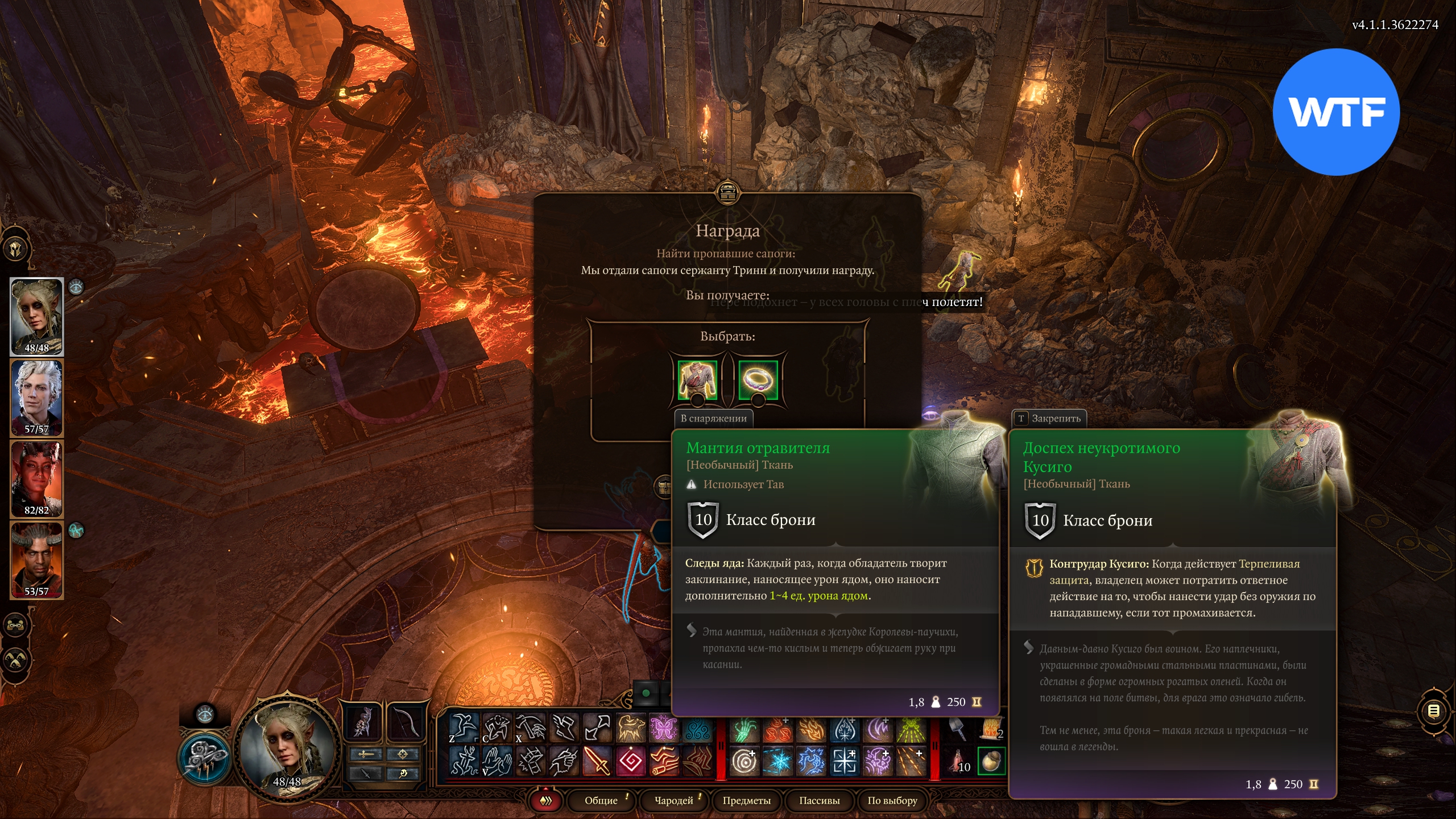Cast the blue snowflake spell
The image size is (1456, 819).
pos(777,762)
